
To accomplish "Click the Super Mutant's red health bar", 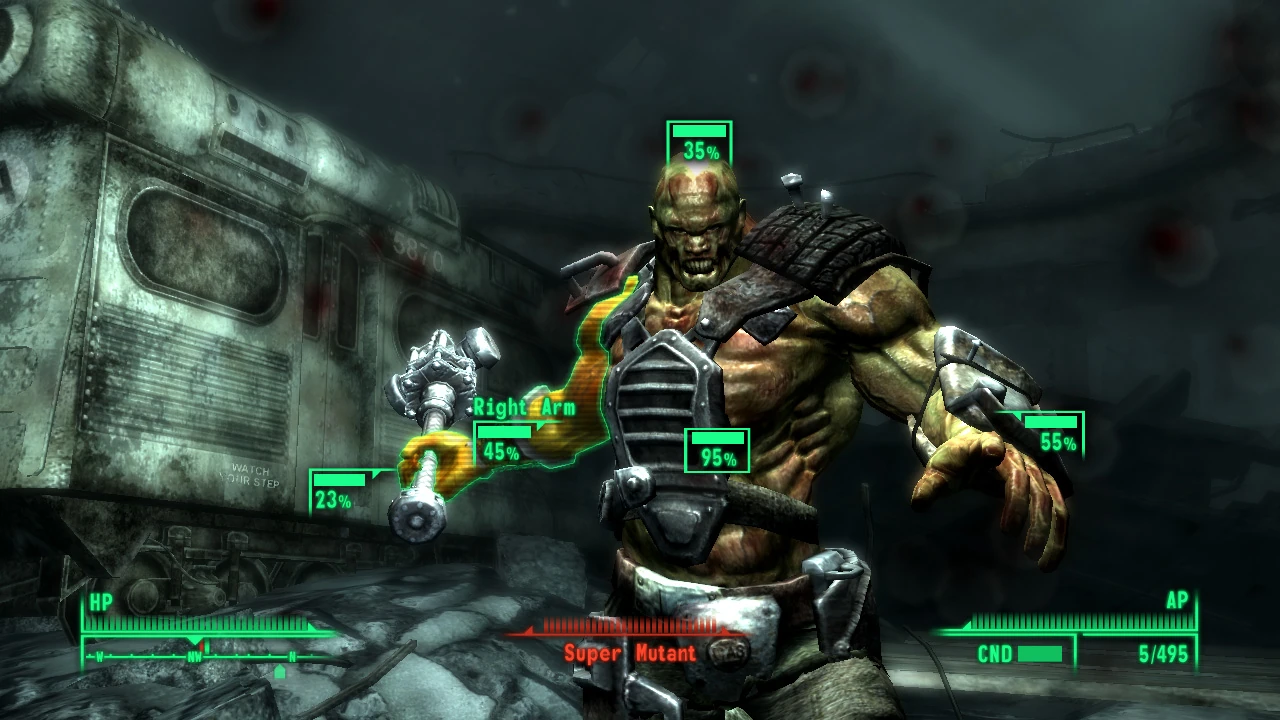I will tap(630, 628).
